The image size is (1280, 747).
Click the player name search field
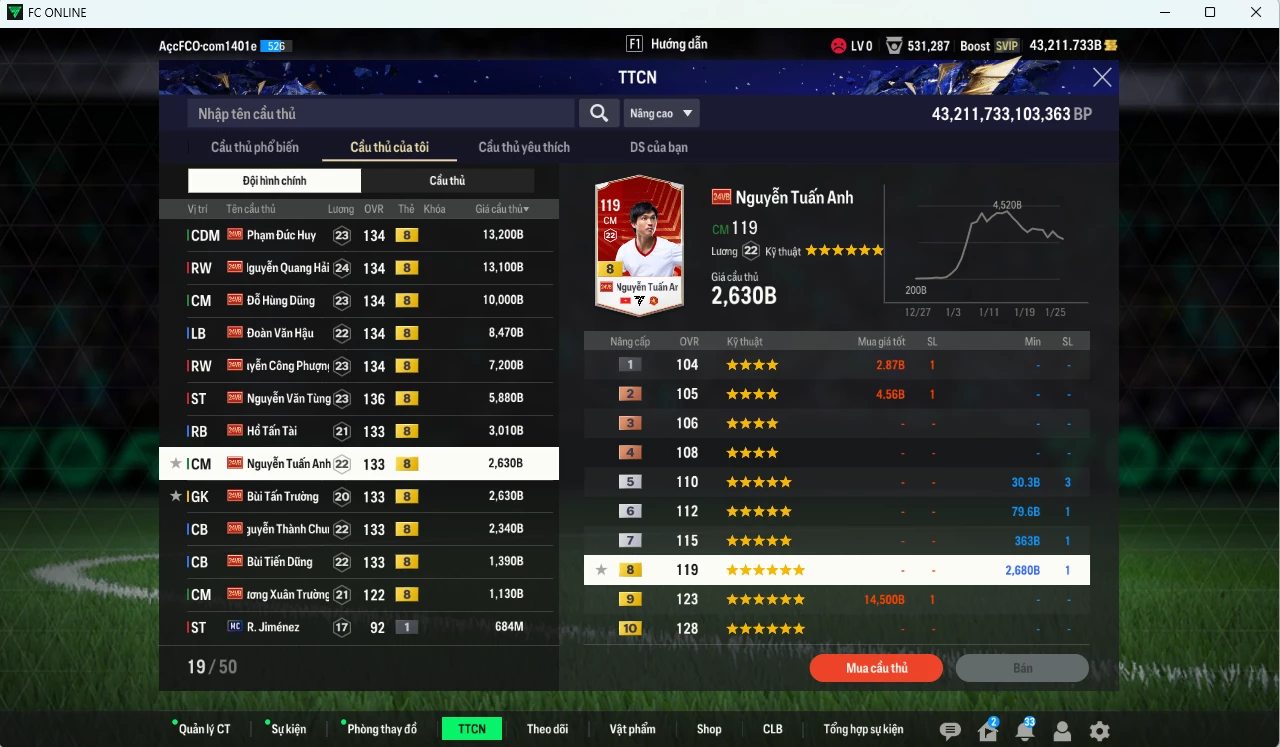click(x=380, y=113)
